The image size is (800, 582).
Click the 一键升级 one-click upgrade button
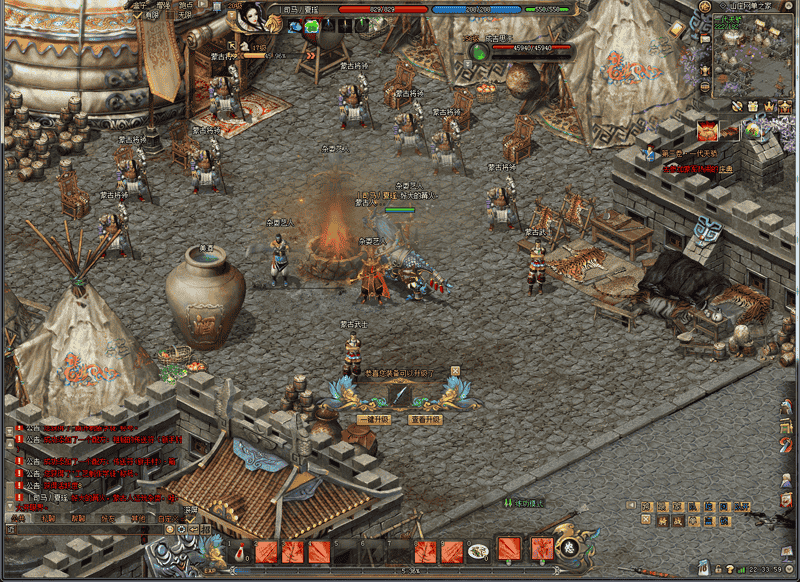tap(374, 420)
